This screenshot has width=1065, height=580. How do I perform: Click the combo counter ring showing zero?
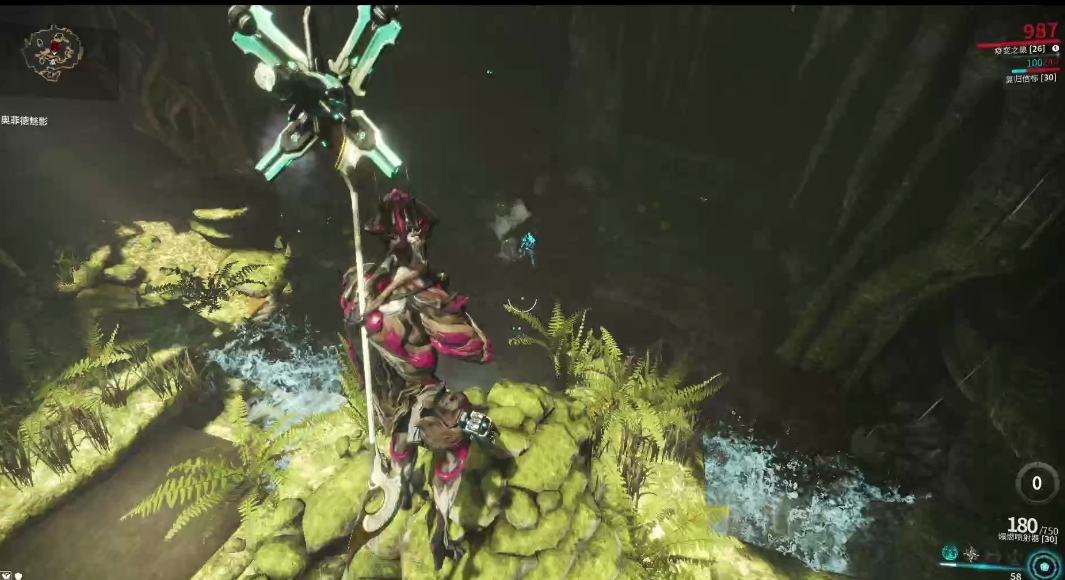1037,483
